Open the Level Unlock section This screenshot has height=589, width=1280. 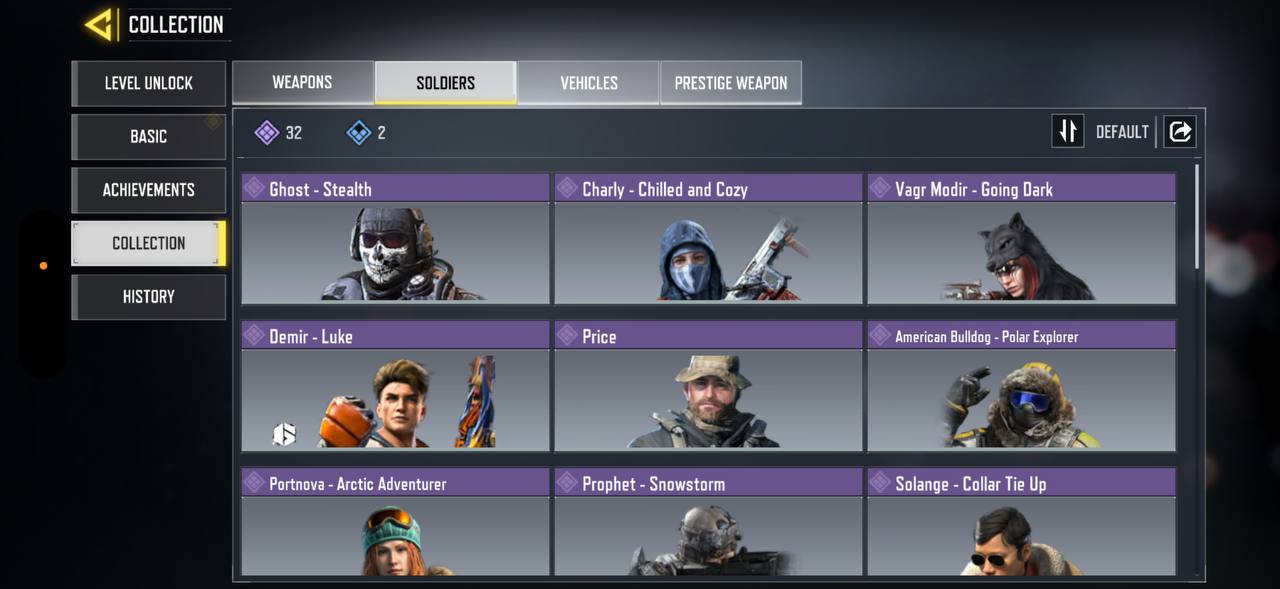(149, 83)
